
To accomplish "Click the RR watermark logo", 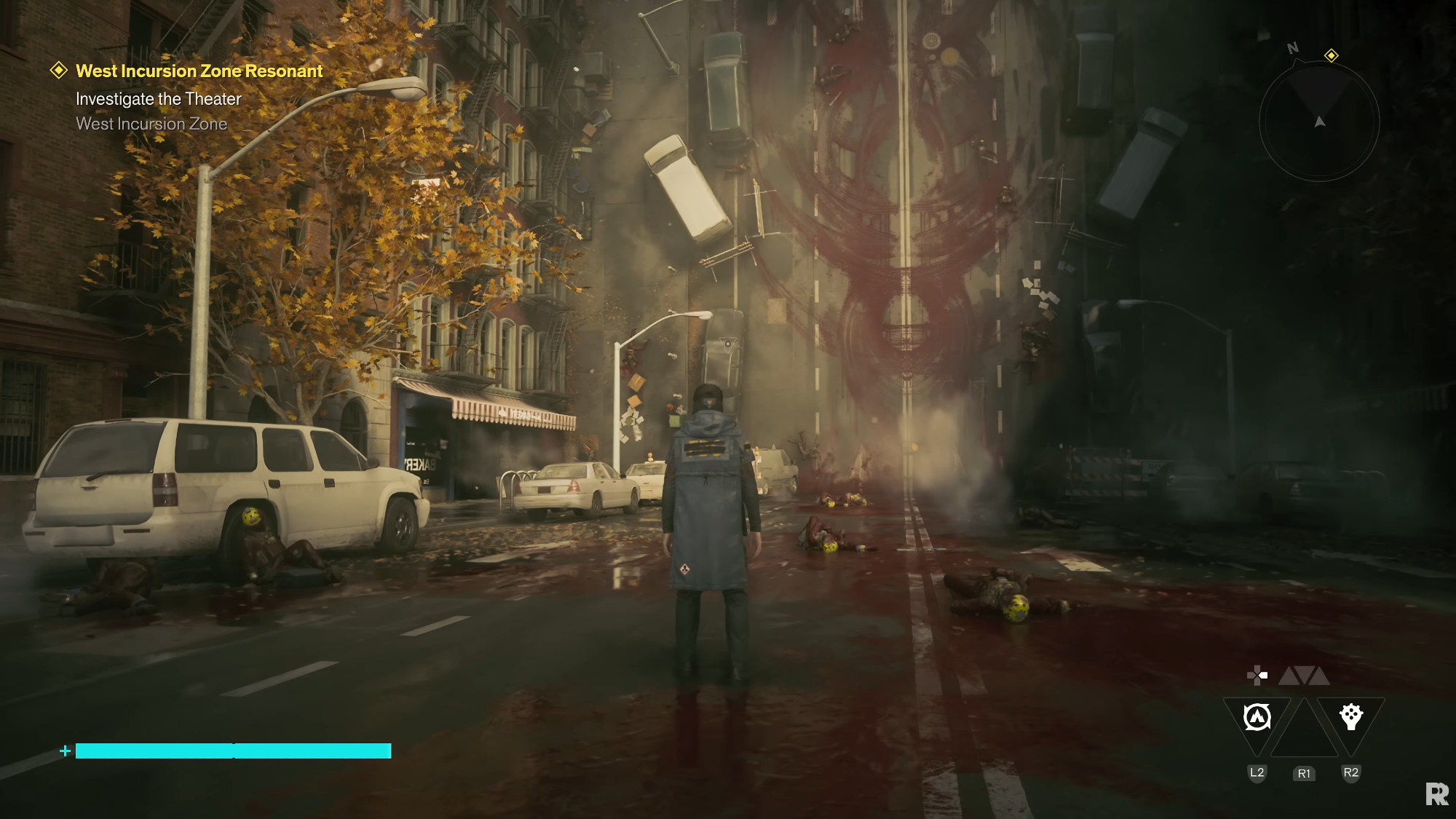I will (1436, 794).
